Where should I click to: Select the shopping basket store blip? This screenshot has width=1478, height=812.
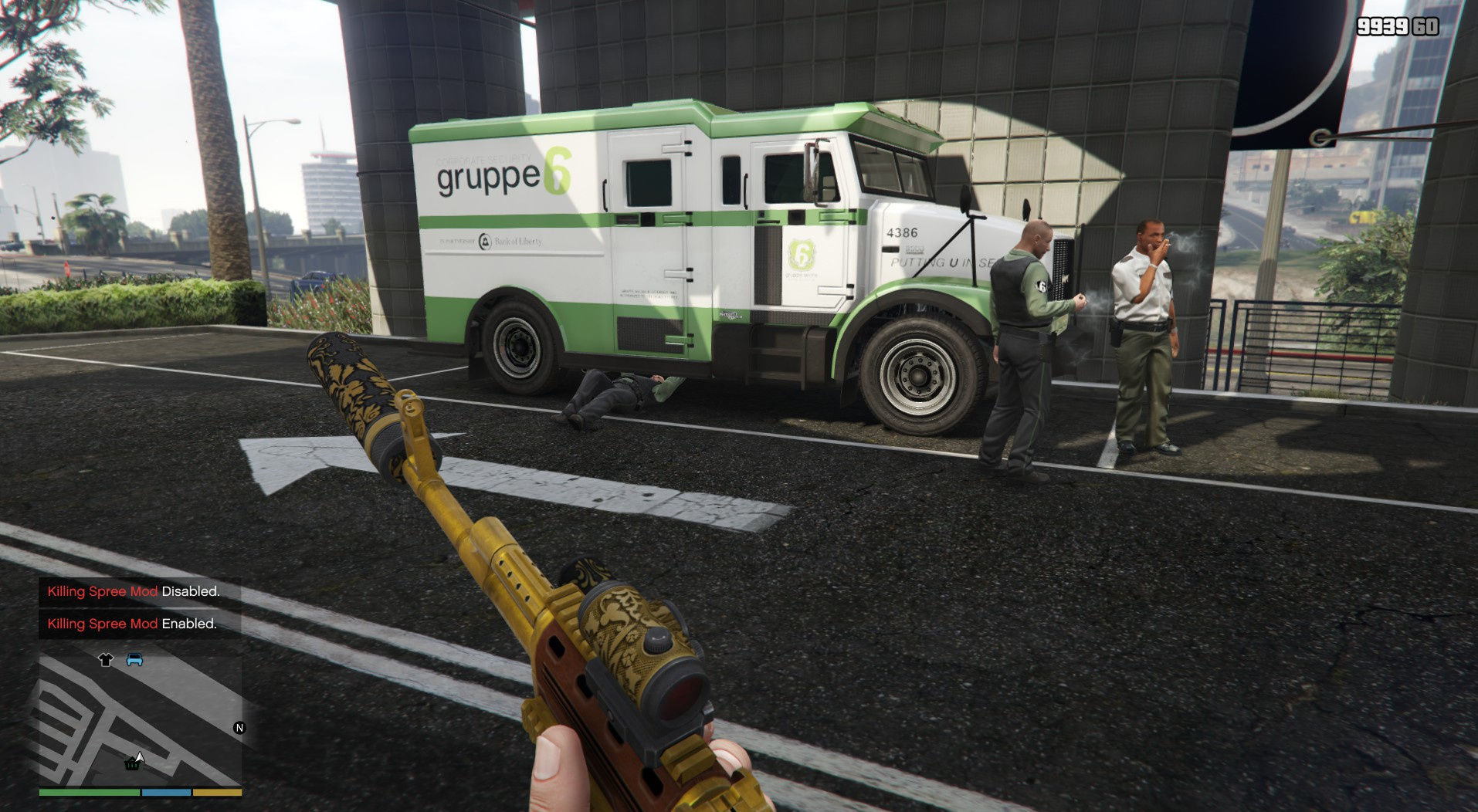pos(132,765)
